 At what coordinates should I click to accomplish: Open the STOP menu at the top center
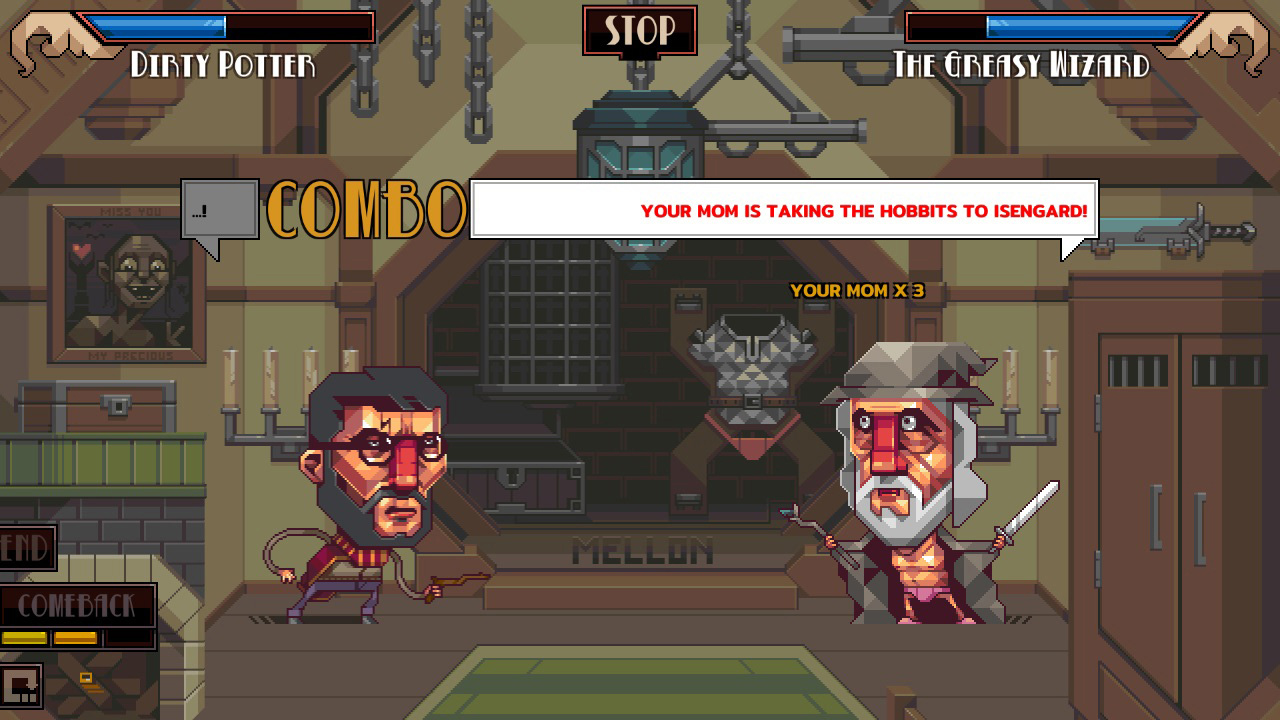click(x=639, y=30)
